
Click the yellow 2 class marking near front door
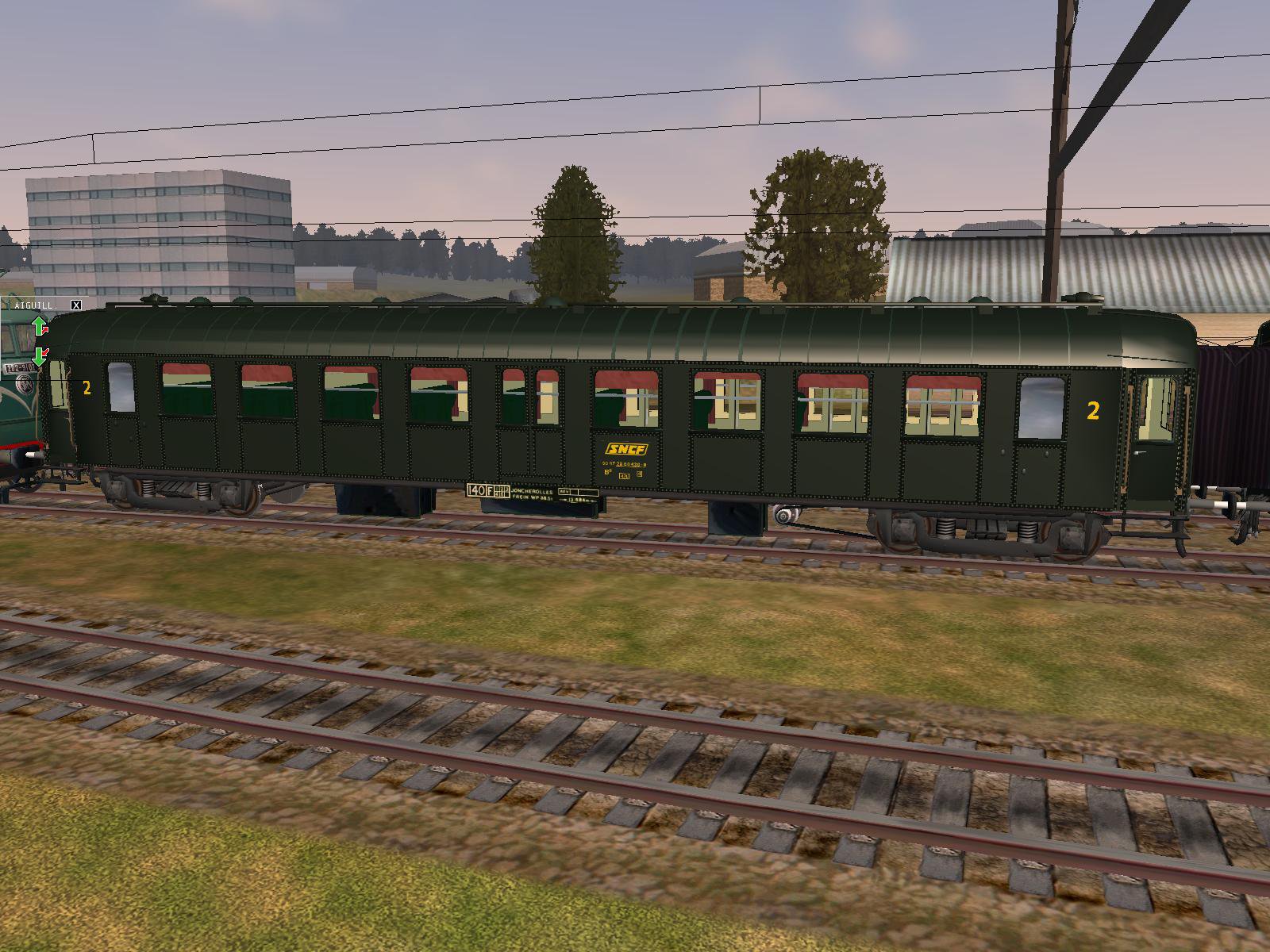pos(87,390)
